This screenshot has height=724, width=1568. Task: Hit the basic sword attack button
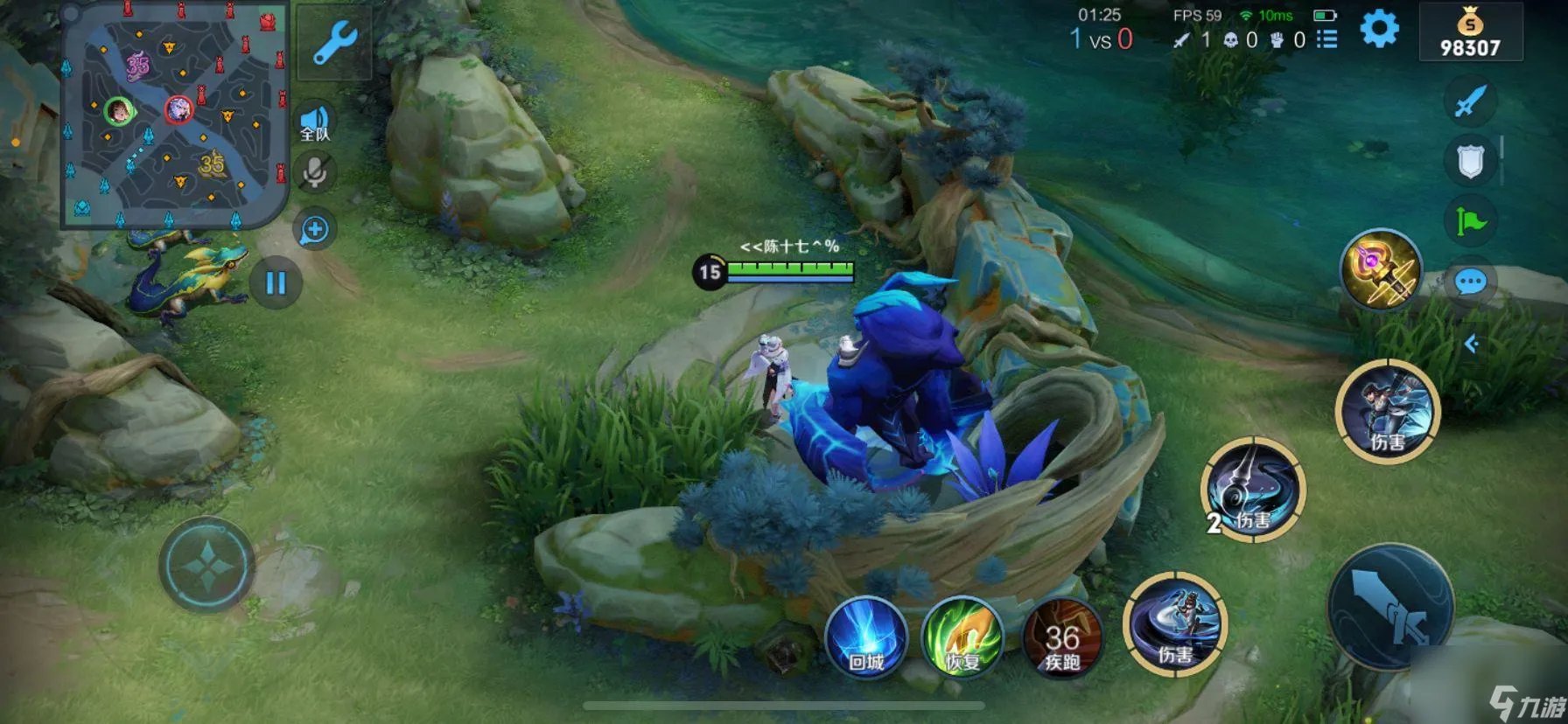(1390, 607)
